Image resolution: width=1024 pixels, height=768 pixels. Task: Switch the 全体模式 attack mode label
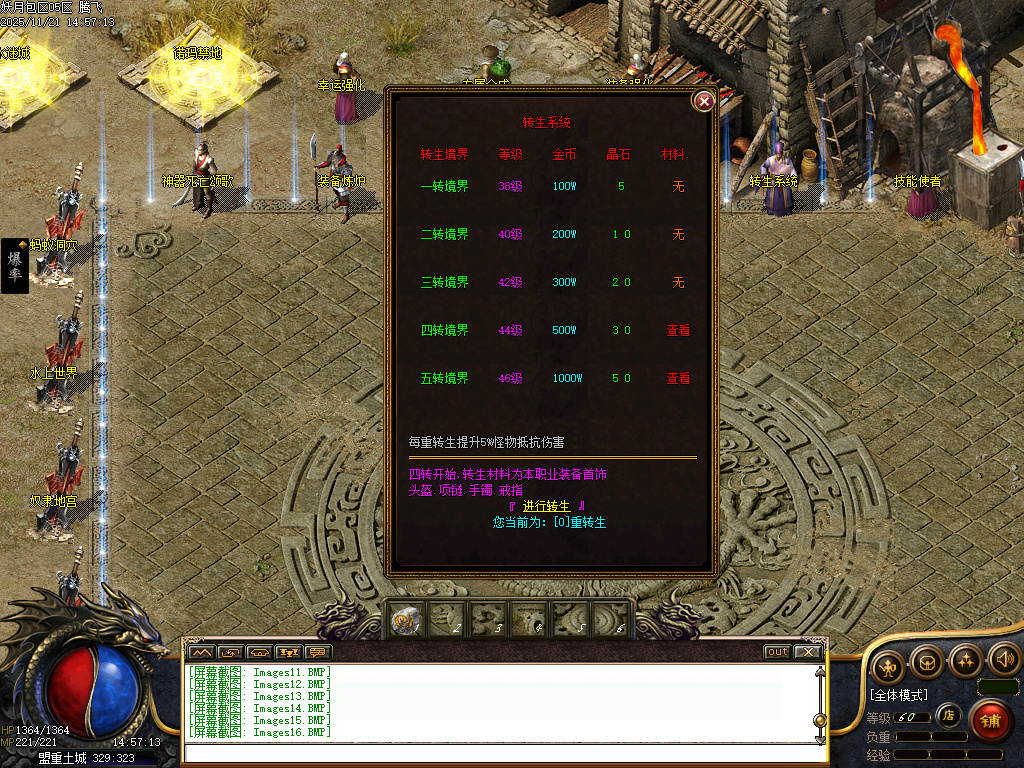[898, 695]
